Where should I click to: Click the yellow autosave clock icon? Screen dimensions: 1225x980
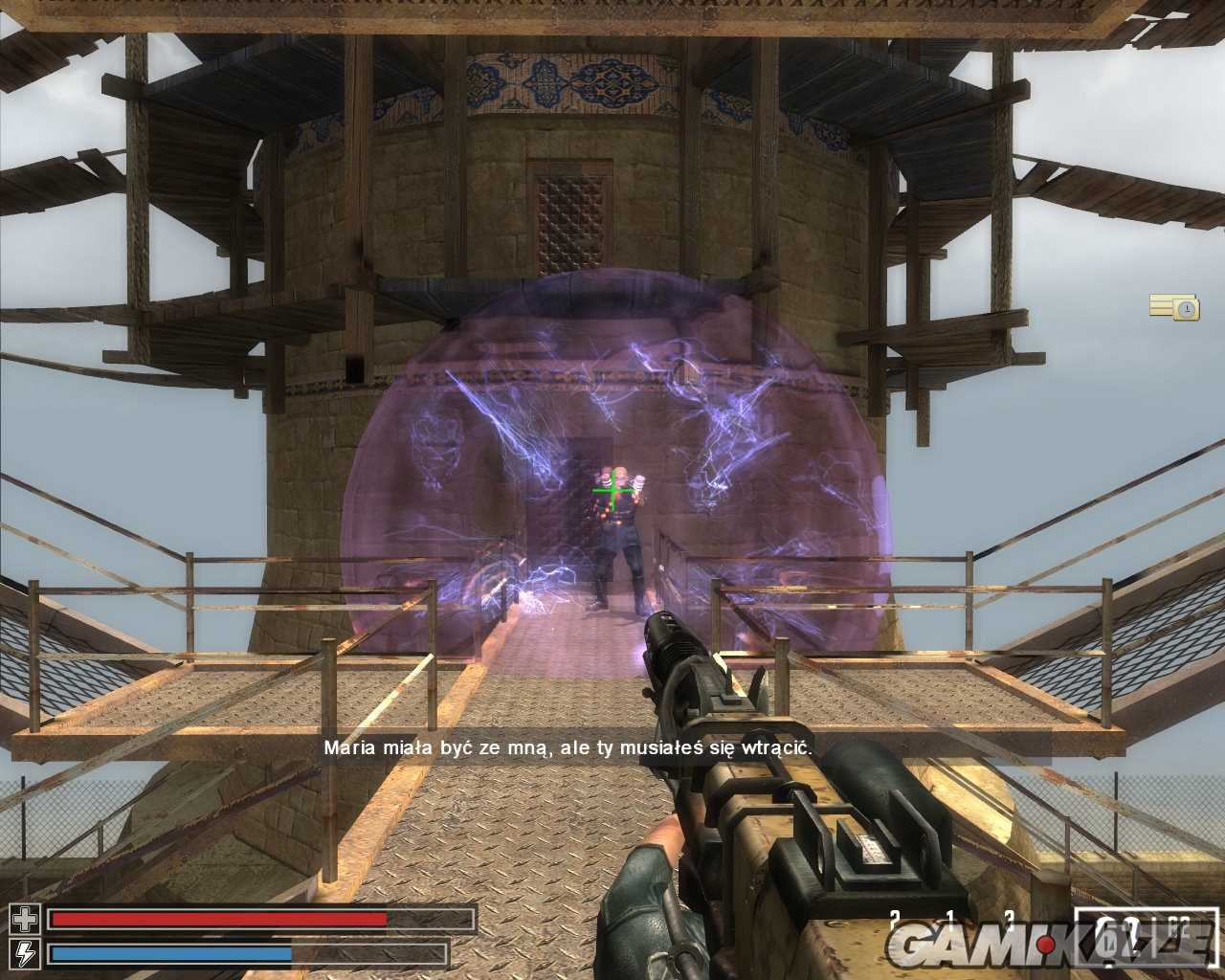click(x=1174, y=307)
